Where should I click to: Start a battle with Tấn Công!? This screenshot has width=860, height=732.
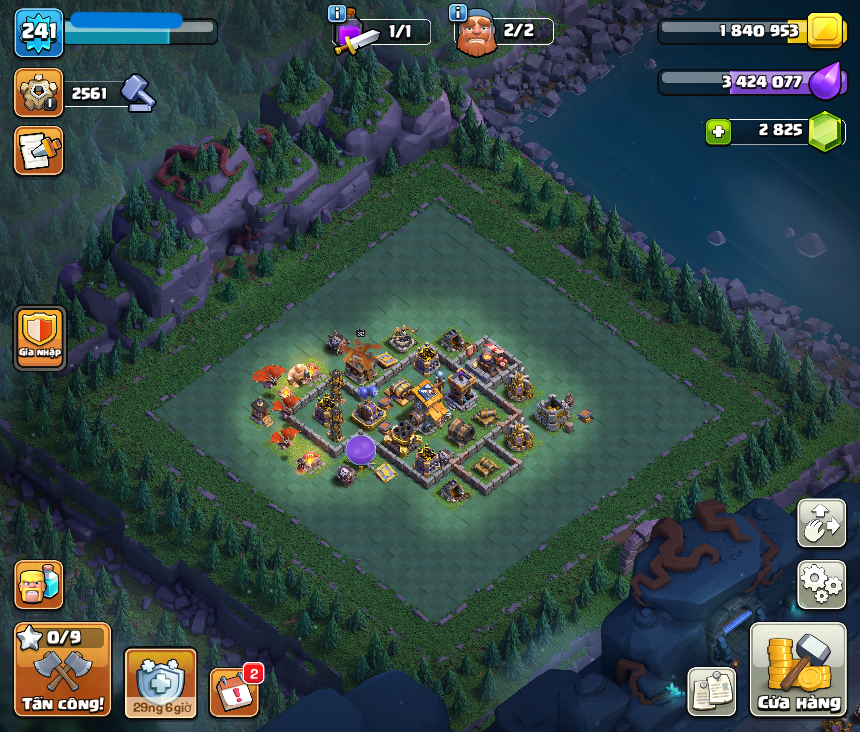click(62, 669)
